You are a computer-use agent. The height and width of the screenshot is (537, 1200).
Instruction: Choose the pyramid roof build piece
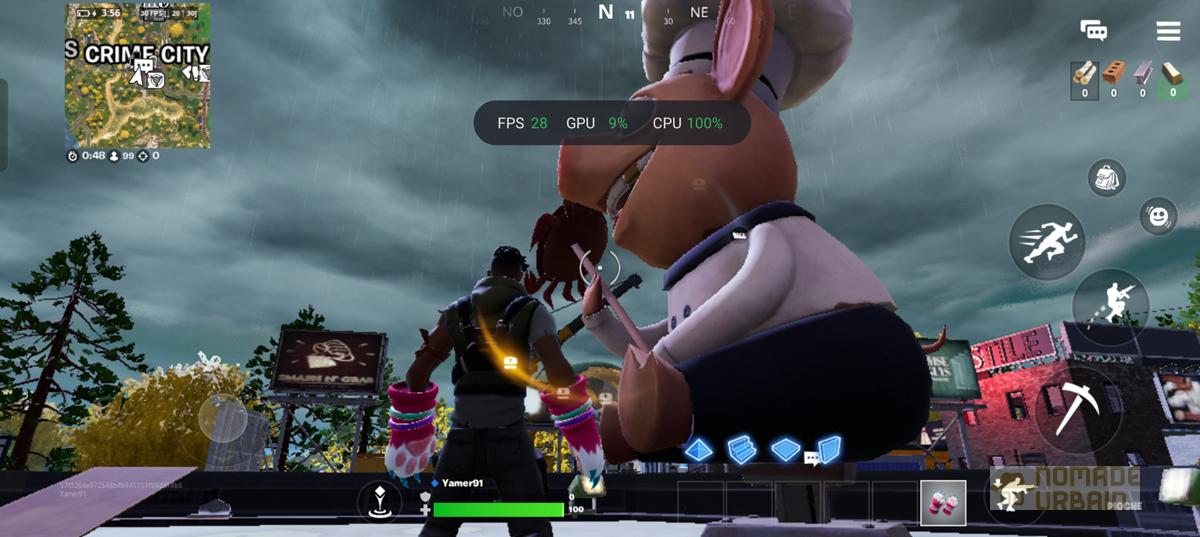698,450
